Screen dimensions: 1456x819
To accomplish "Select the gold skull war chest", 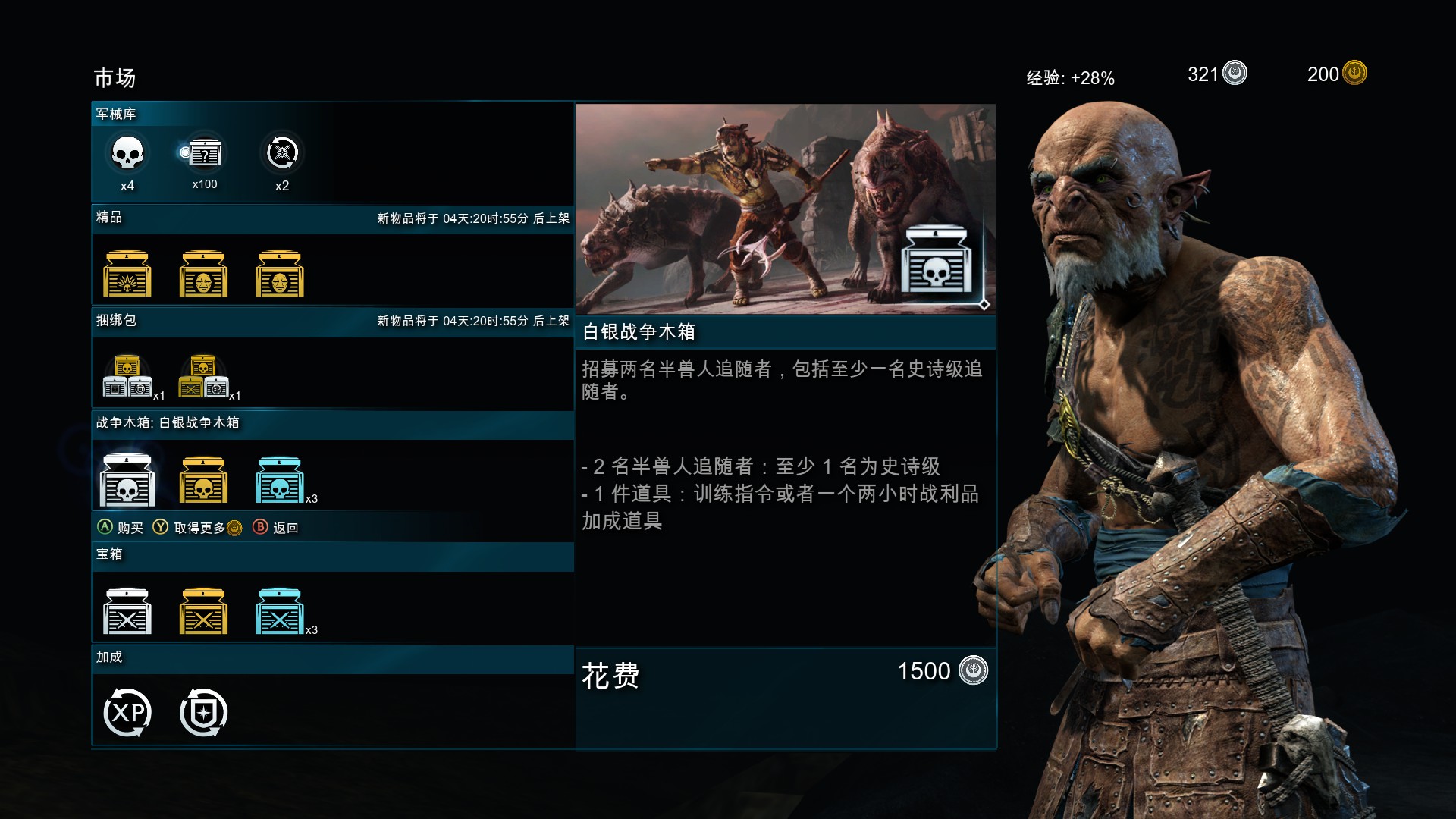I will tap(203, 478).
